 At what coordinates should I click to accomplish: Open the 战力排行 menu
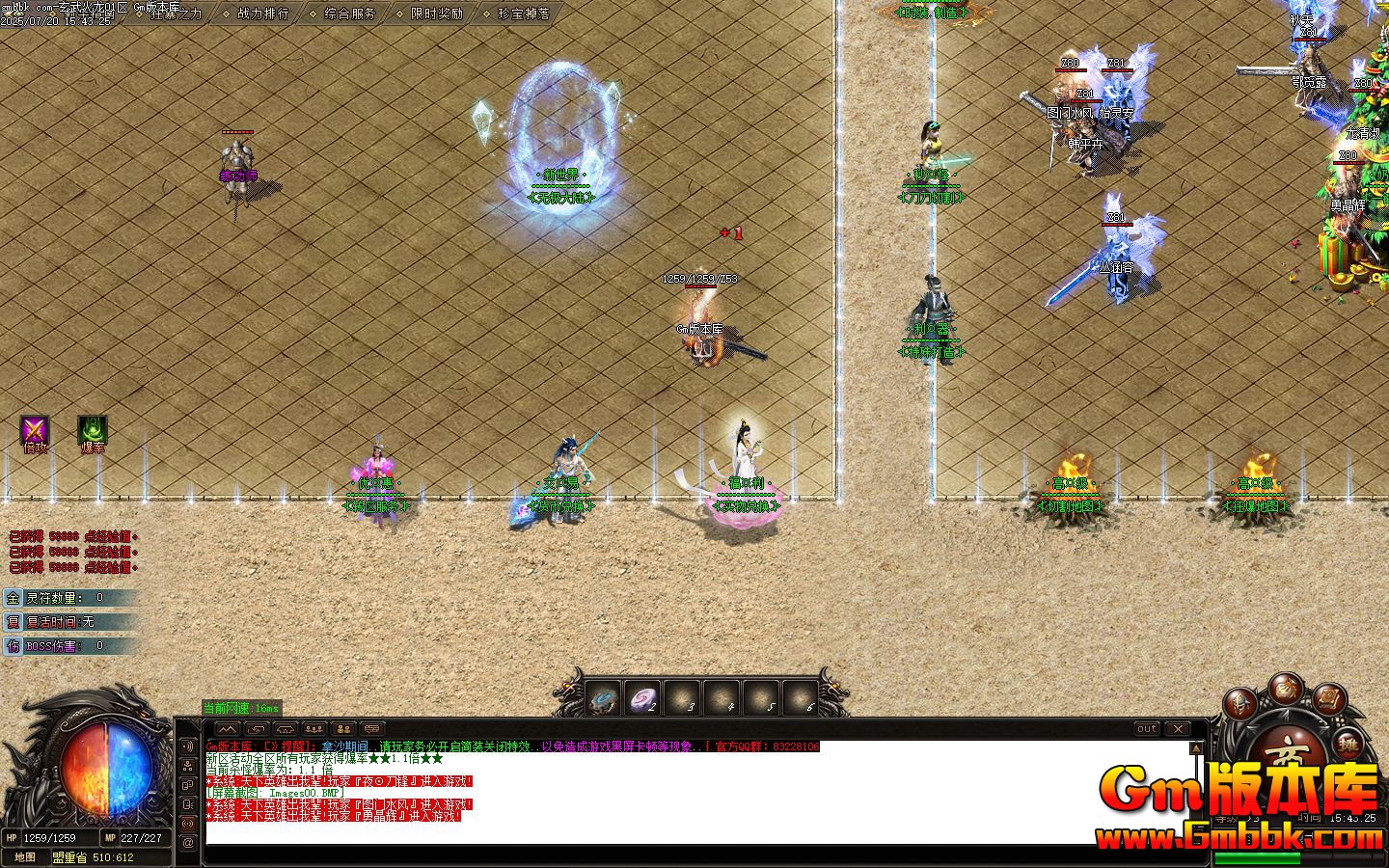coord(262,14)
